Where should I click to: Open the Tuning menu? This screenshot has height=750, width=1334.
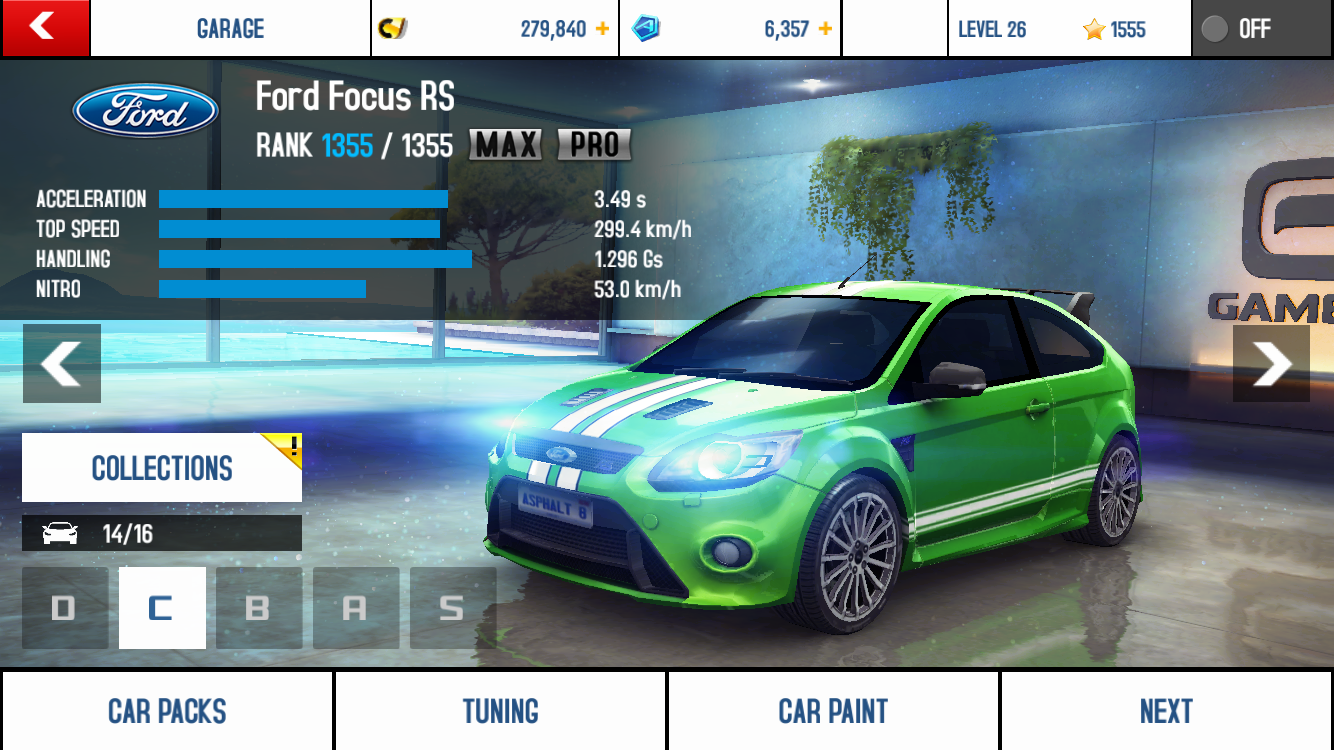click(500, 711)
